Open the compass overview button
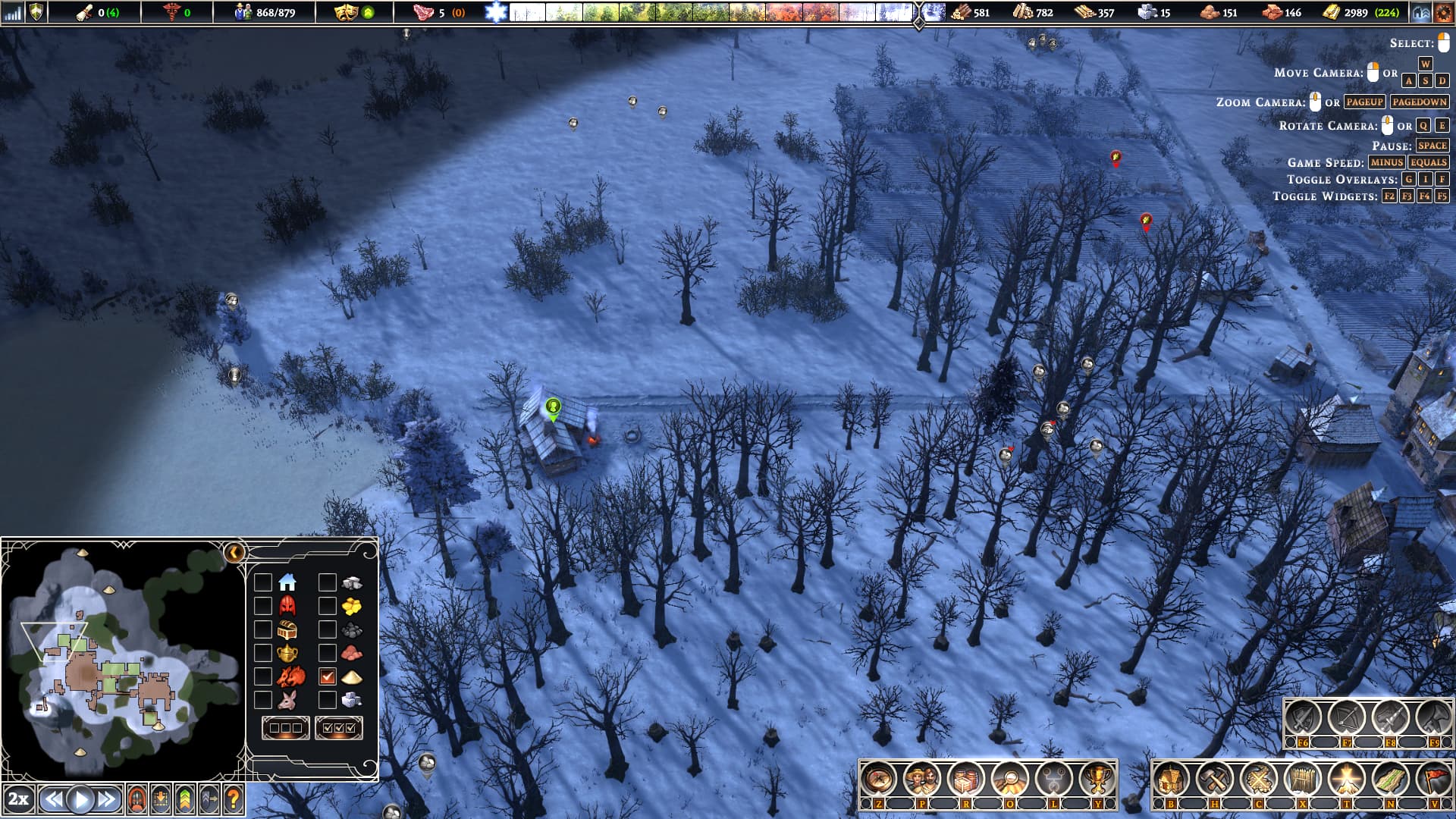The image size is (1456, 819). 878,779
